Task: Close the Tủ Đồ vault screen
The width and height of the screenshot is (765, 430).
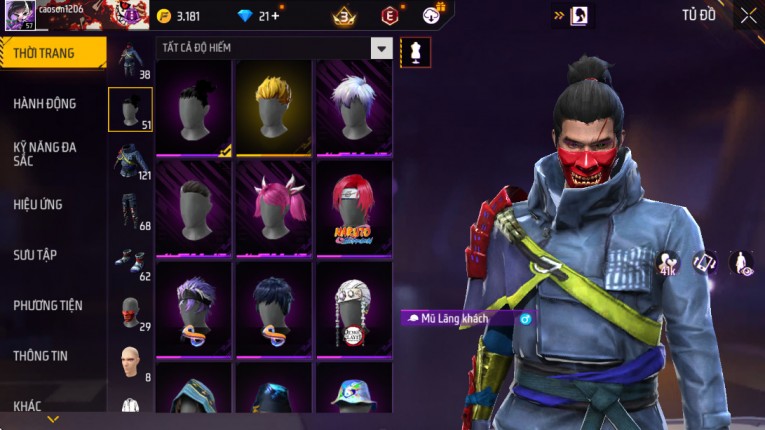Action: click(748, 15)
